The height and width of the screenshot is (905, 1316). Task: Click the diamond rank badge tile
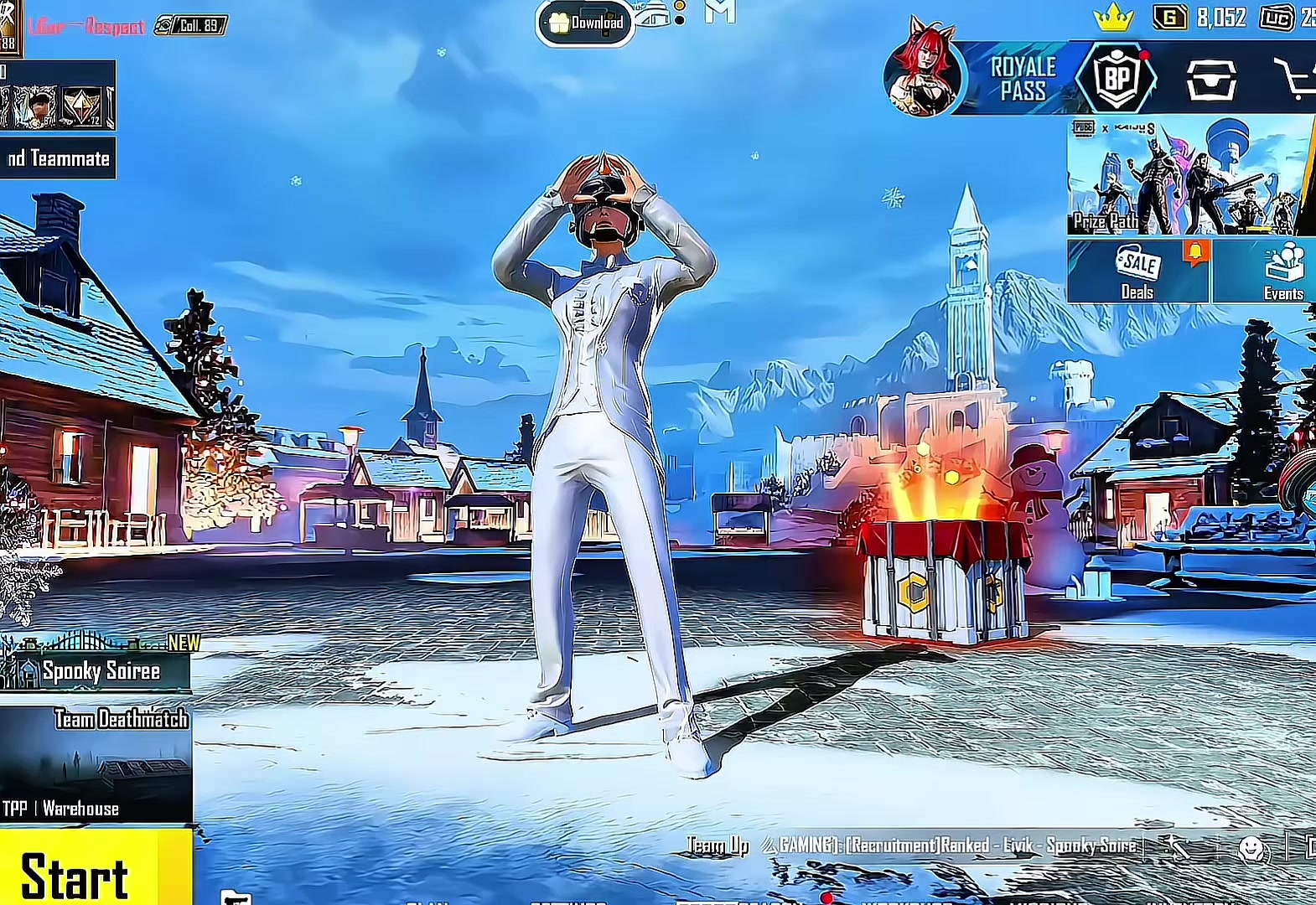tap(84, 106)
